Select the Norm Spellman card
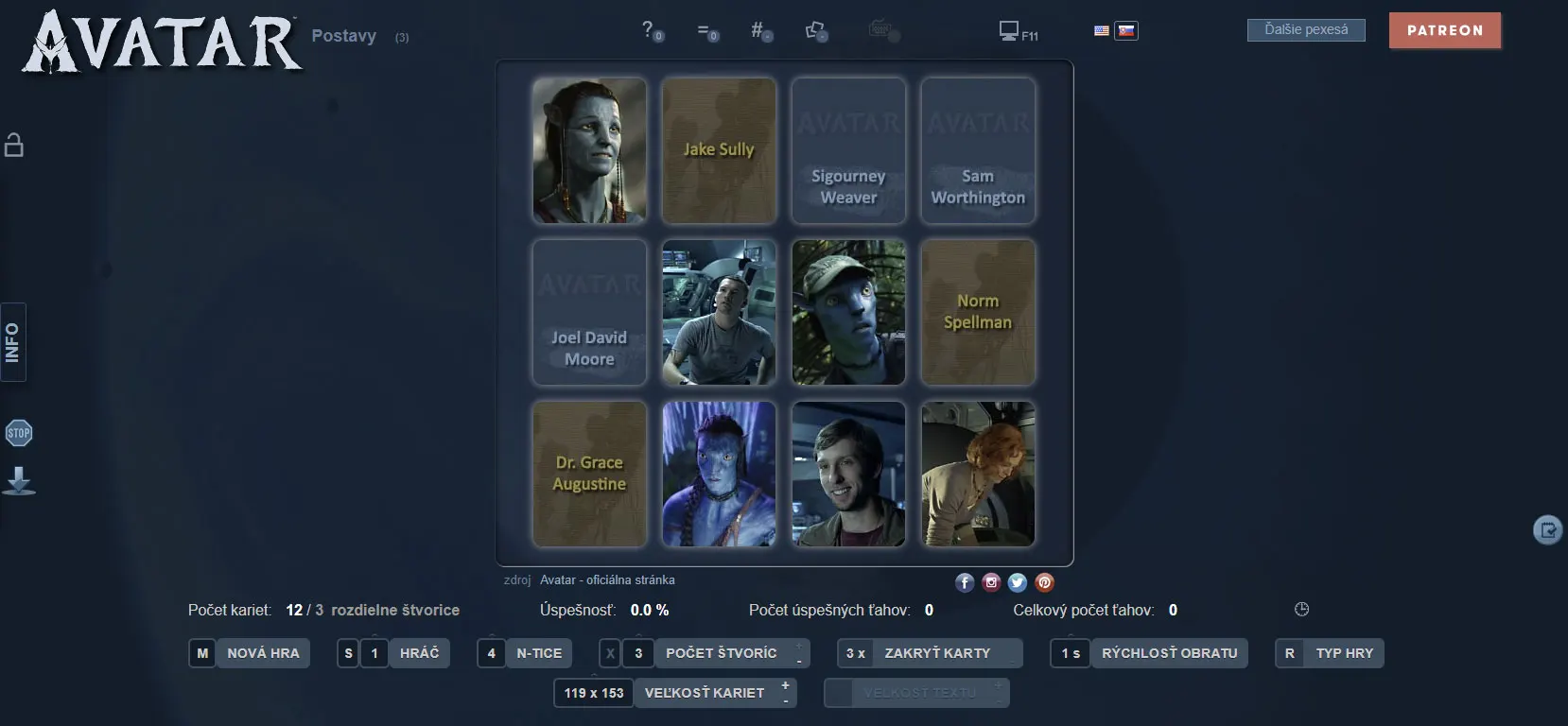Screen dimensions: 1568x726 pos(978,313)
